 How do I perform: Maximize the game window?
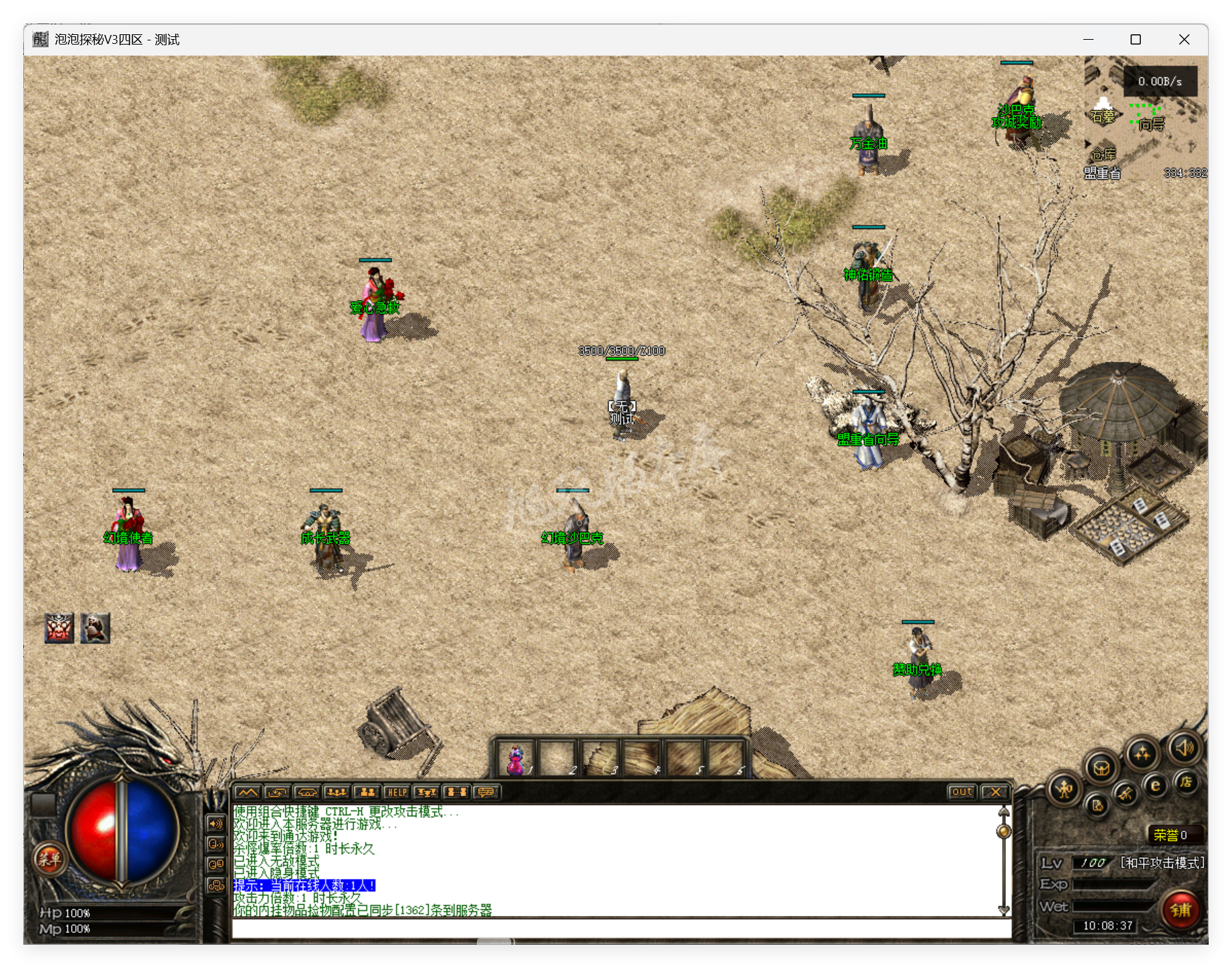1135,40
